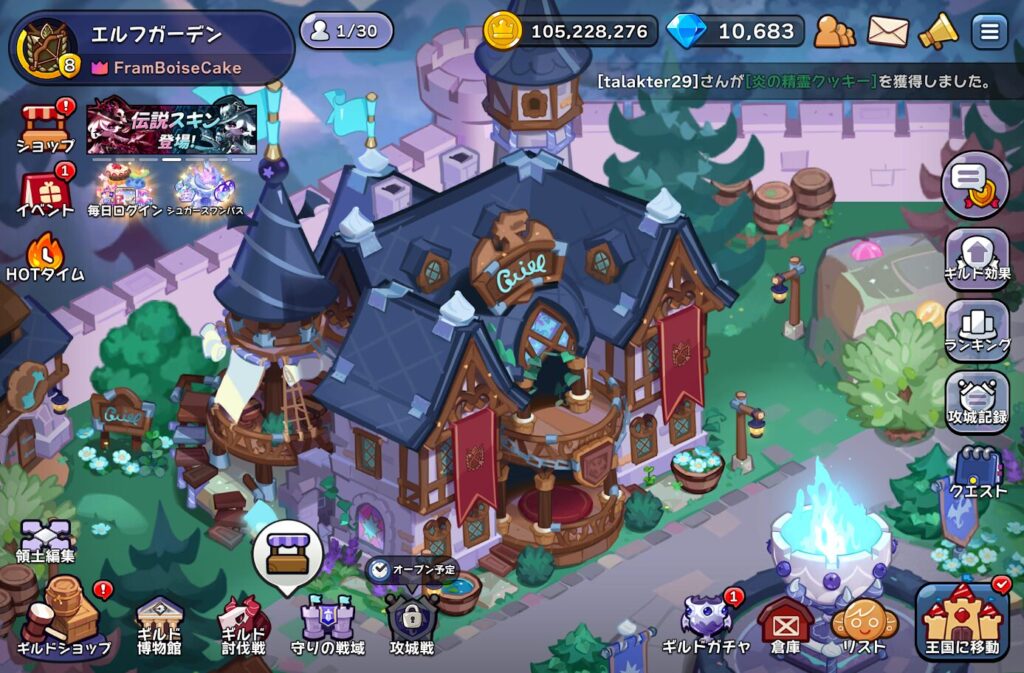Open ギルド効果 guild effects
Image resolution: width=1024 pixels, height=673 pixels.
pos(977,258)
